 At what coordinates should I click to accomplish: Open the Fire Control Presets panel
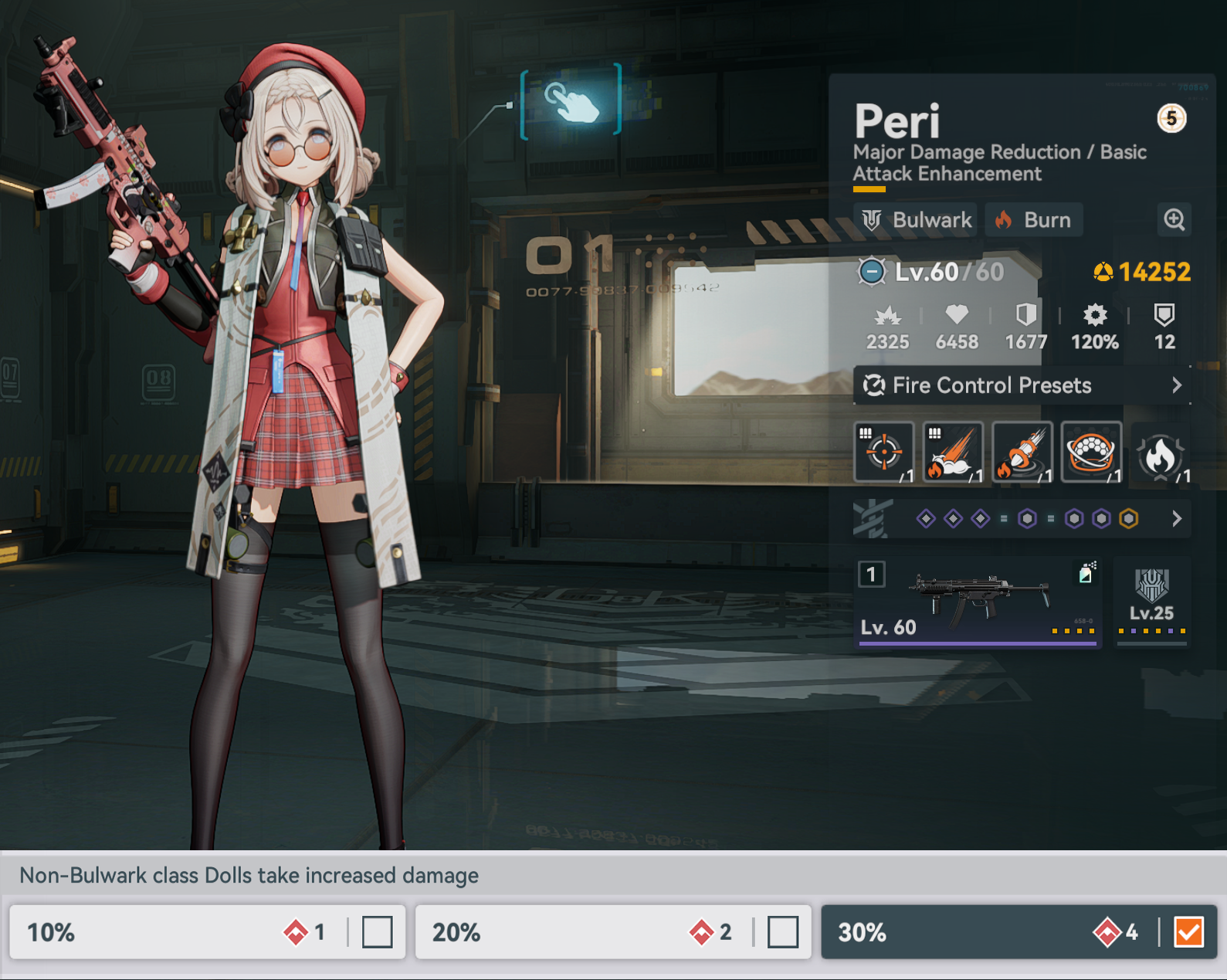pyautogui.click(x=1021, y=385)
